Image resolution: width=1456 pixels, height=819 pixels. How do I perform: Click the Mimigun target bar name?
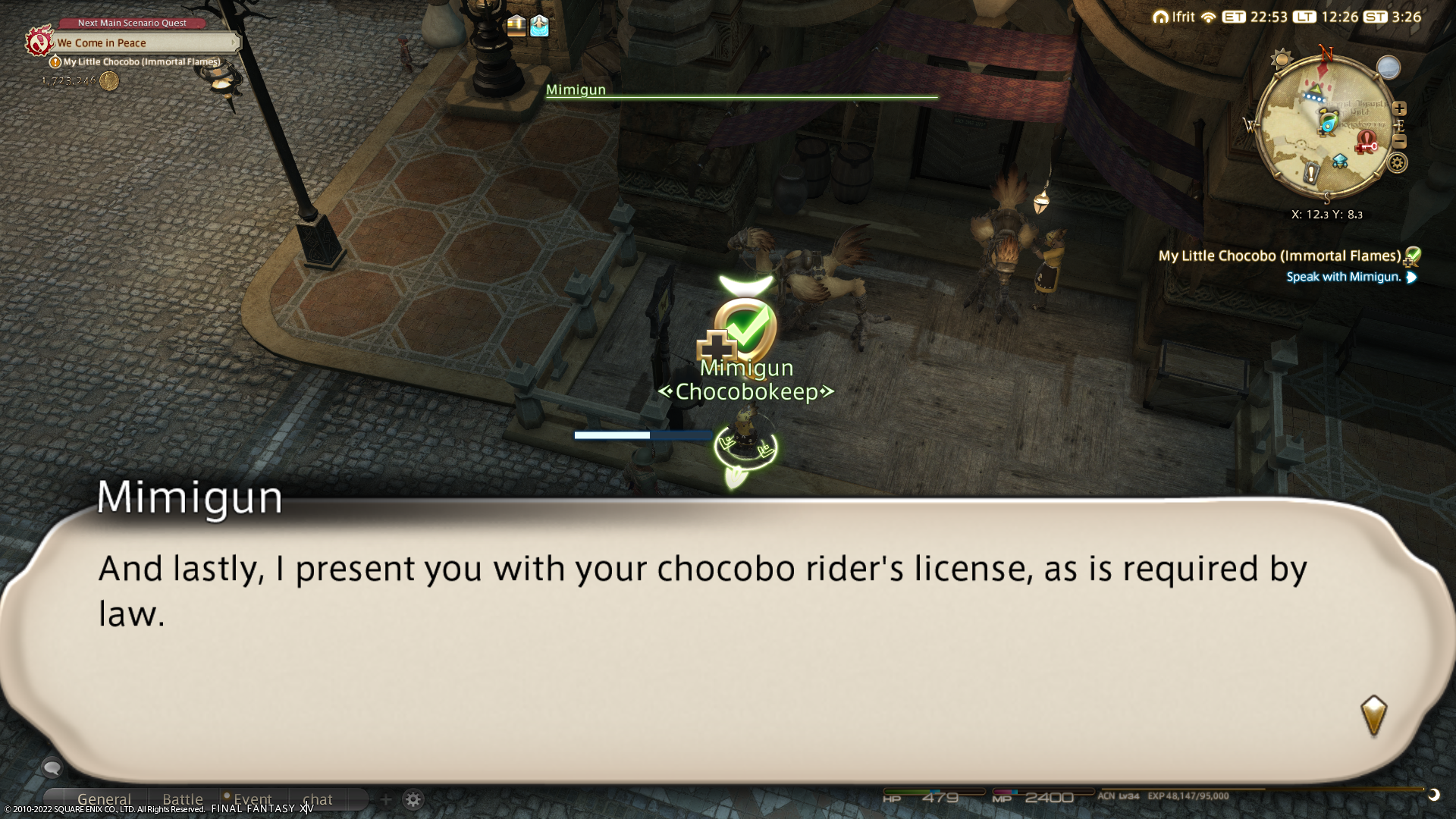coord(576,89)
